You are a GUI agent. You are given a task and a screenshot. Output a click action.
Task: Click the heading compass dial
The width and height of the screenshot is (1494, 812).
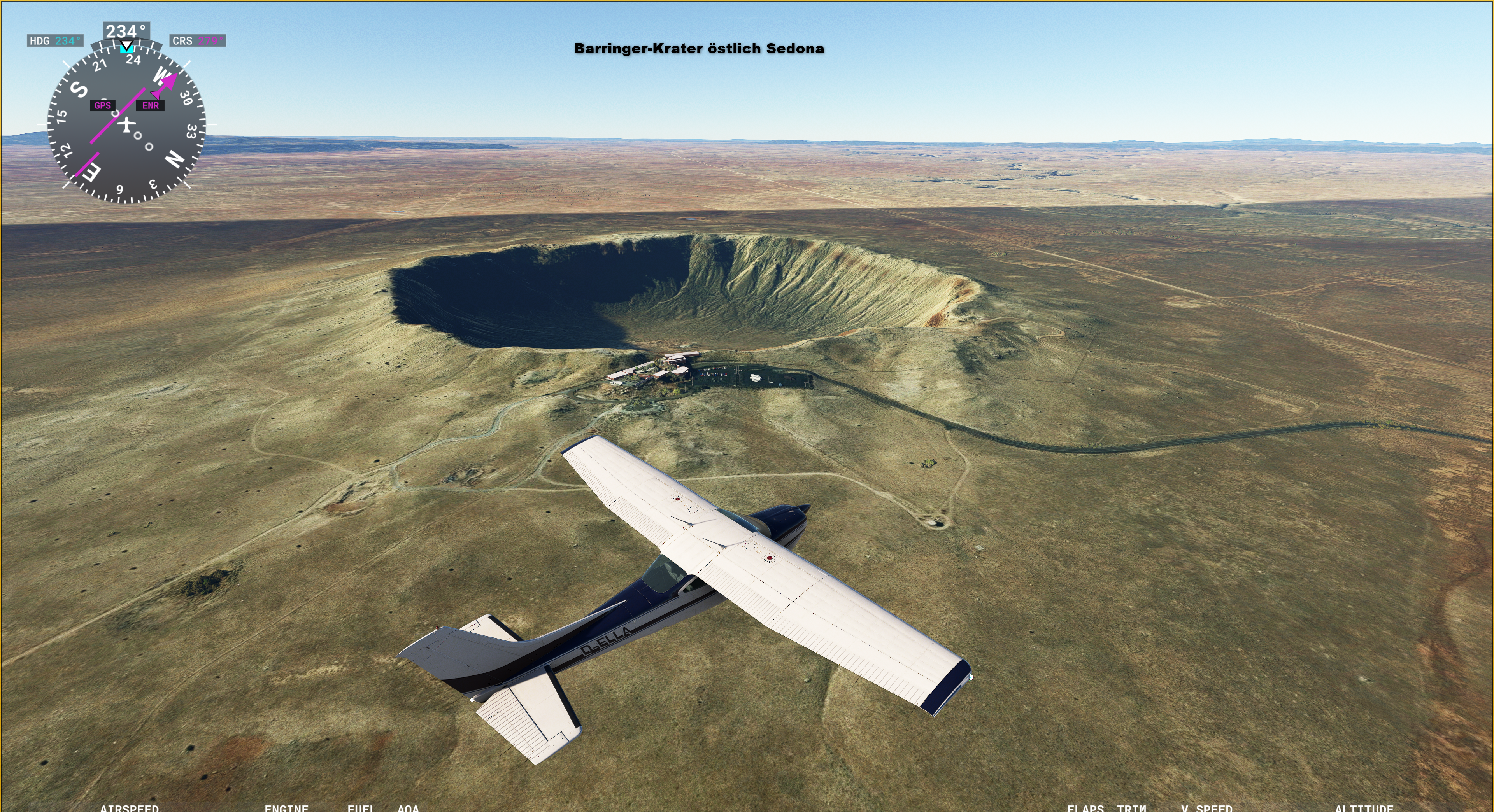126,124
